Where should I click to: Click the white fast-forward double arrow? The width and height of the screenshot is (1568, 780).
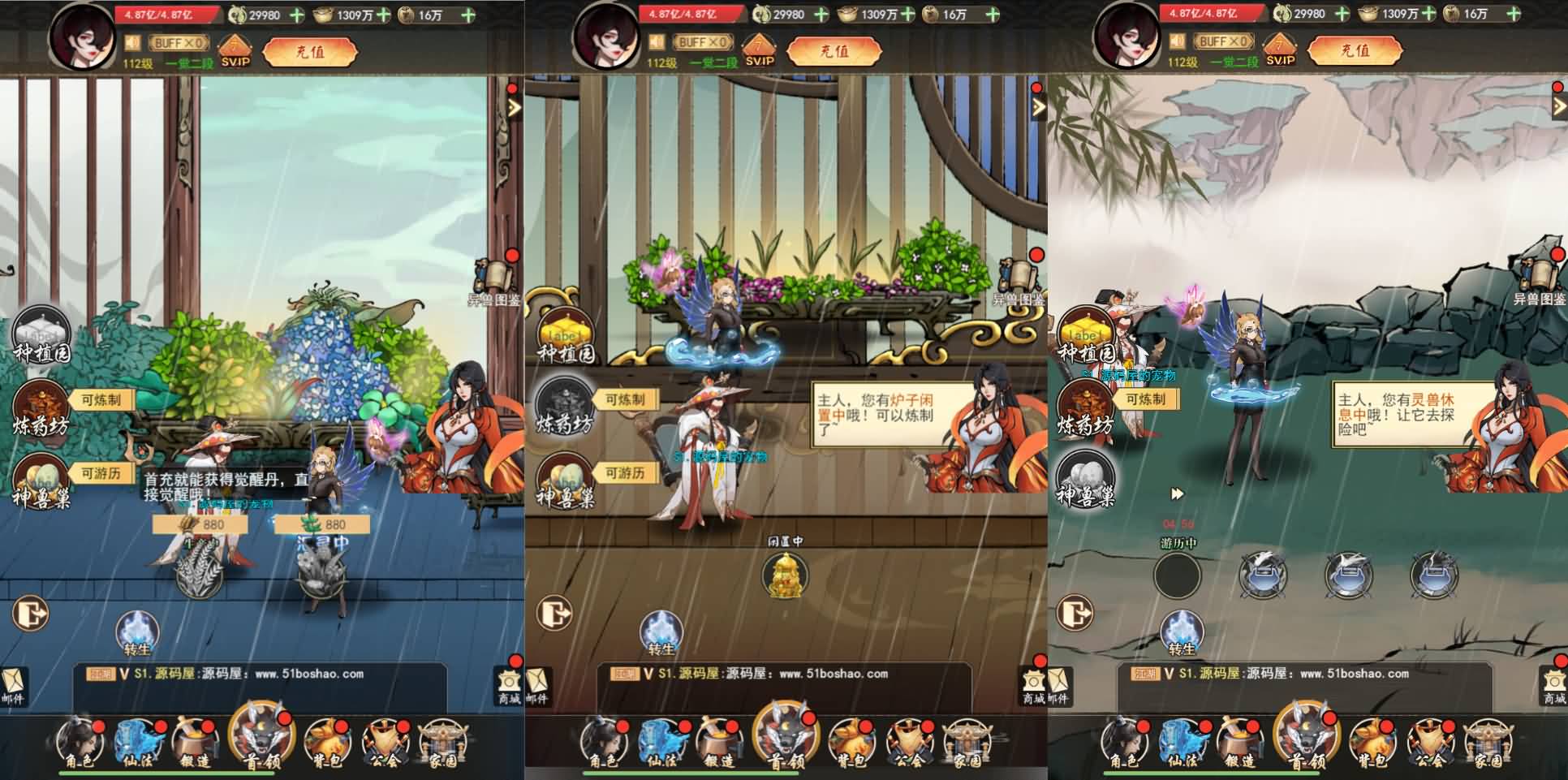click(x=1177, y=493)
